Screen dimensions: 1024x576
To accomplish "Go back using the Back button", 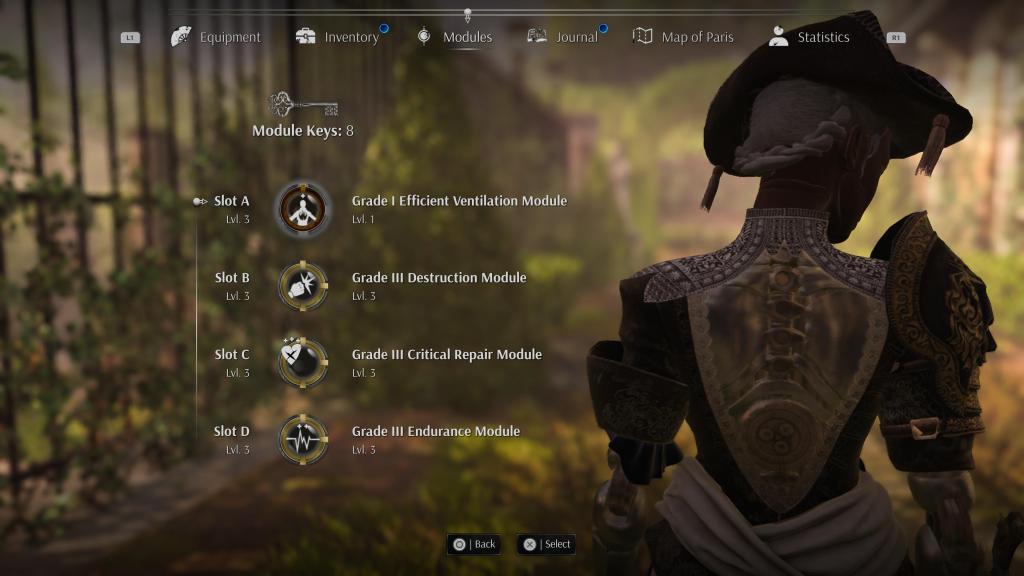I will 474,544.
